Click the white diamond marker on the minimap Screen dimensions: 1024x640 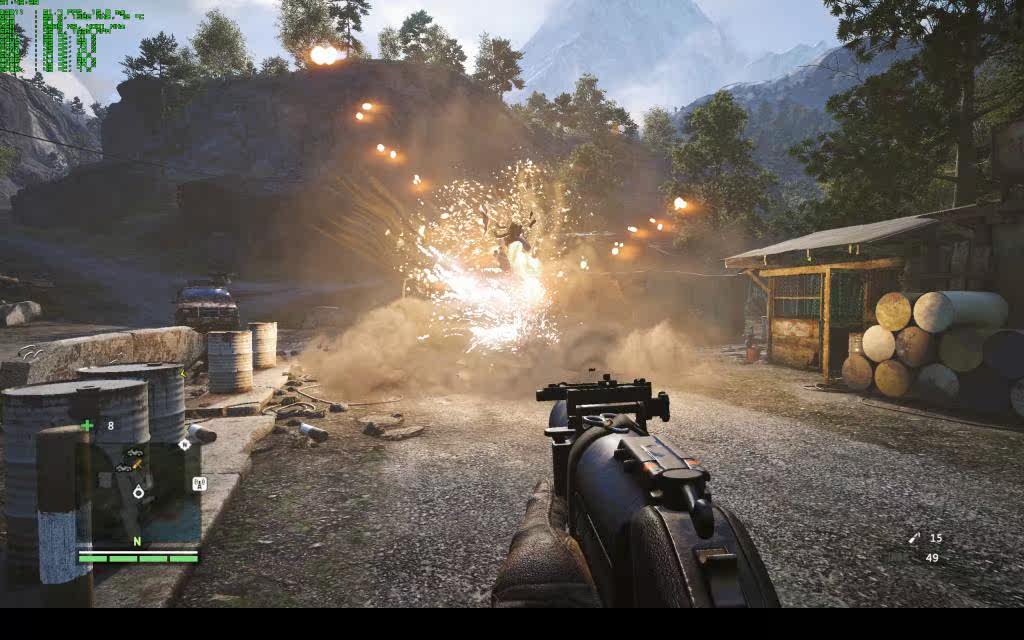click(185, 444)
